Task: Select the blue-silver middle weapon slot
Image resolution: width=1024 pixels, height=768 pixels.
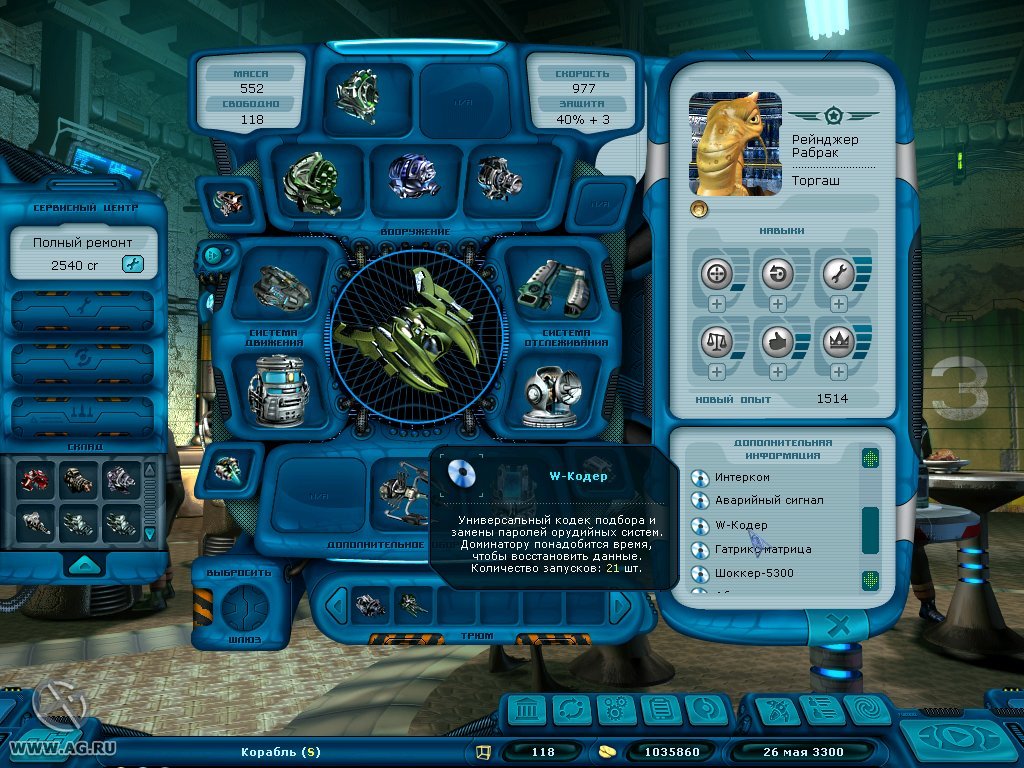Action: 411,176
